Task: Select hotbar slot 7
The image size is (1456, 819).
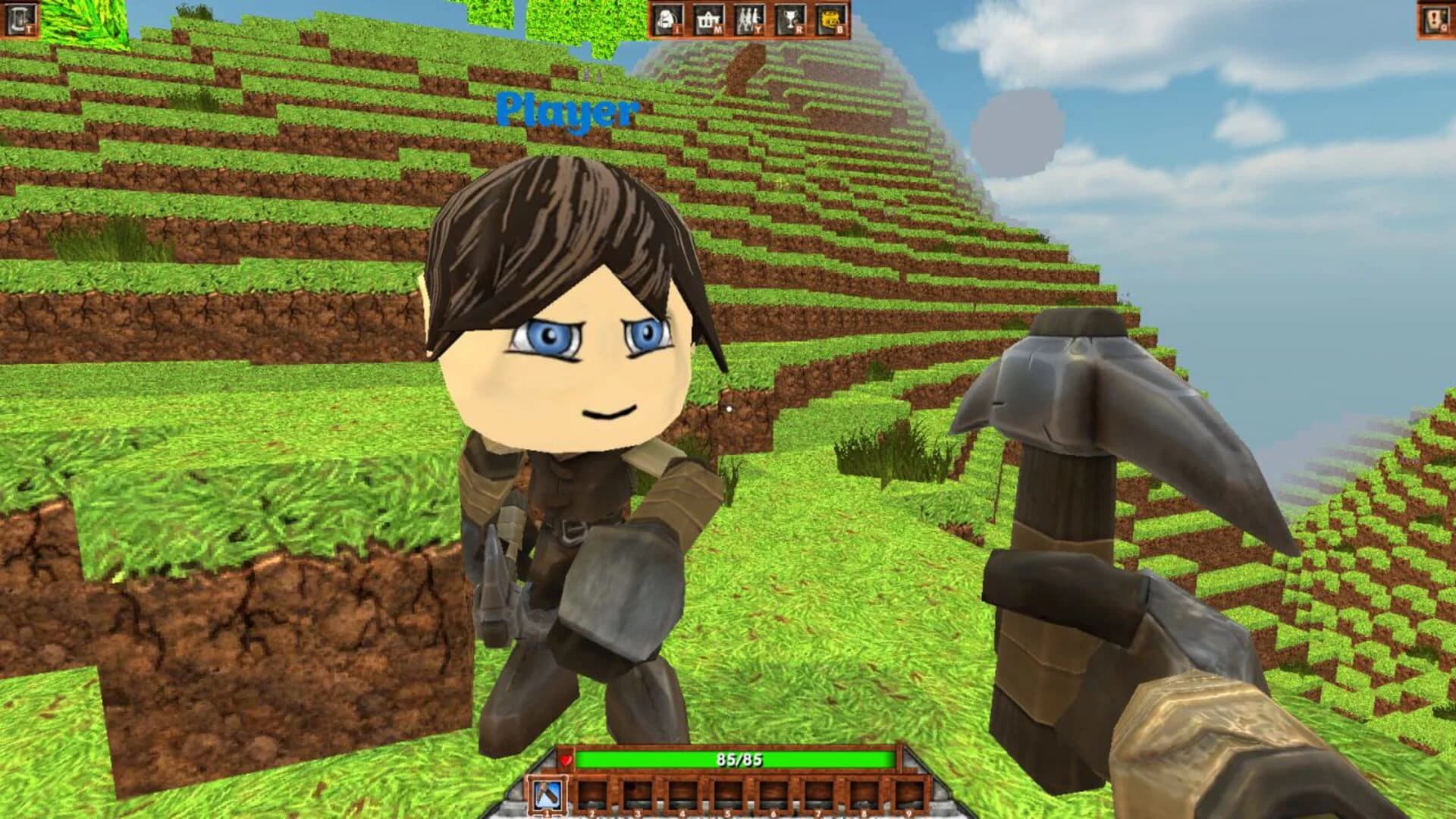Action: [x=818, y=794]
